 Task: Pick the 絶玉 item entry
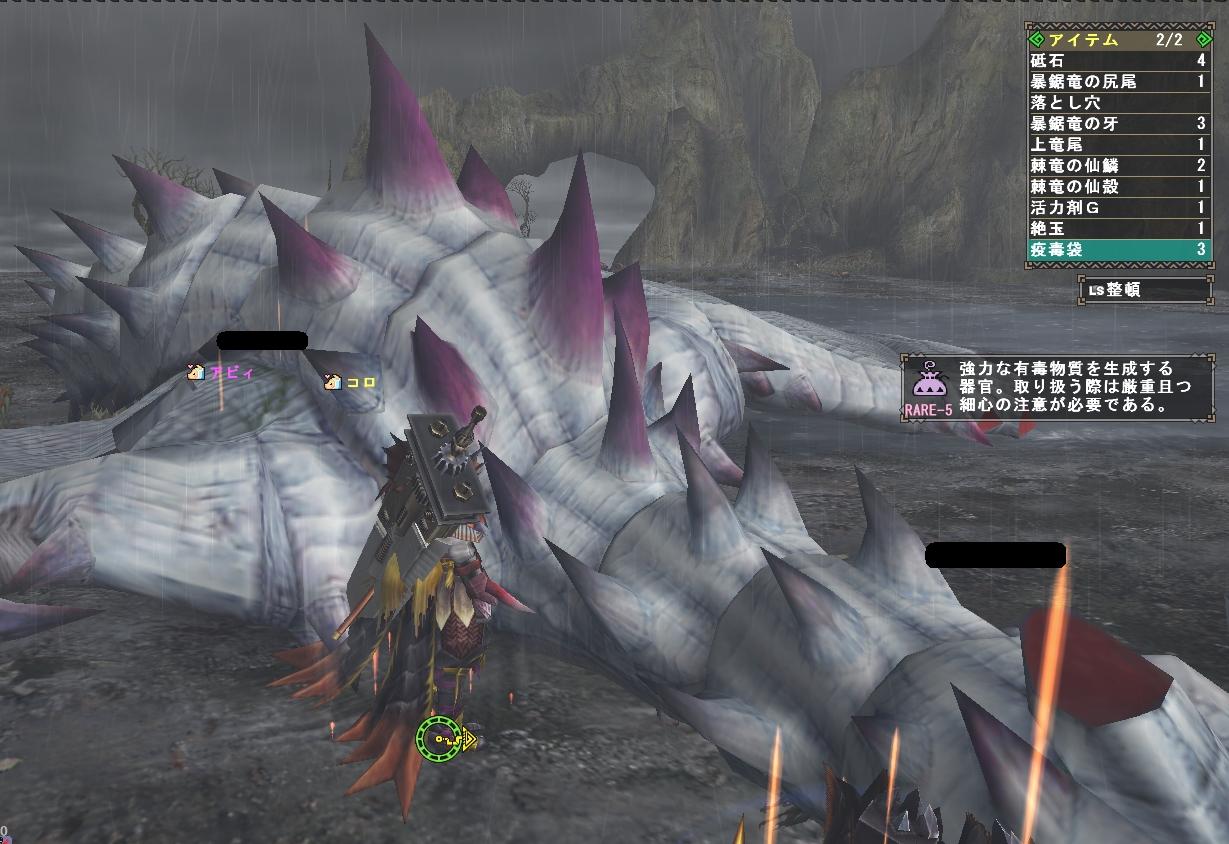[x=1118, y=229]
